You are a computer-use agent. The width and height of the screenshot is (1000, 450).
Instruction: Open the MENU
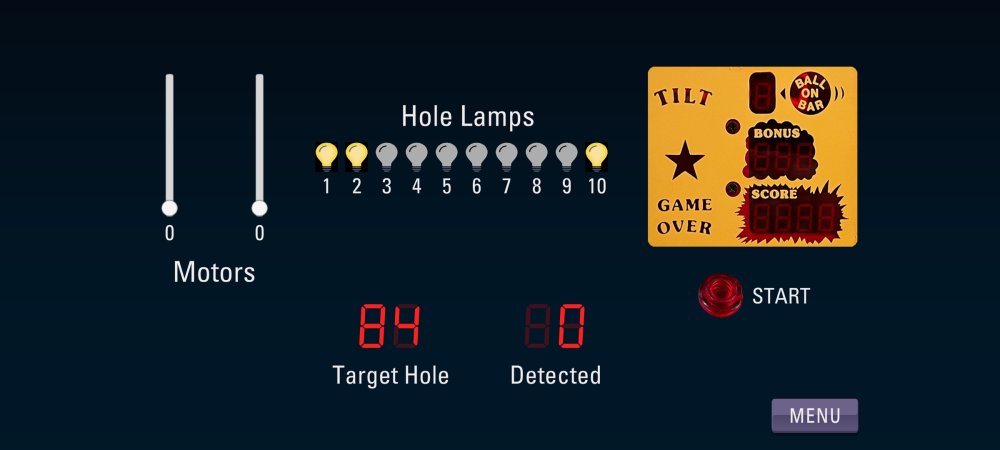tap(814, 416)
